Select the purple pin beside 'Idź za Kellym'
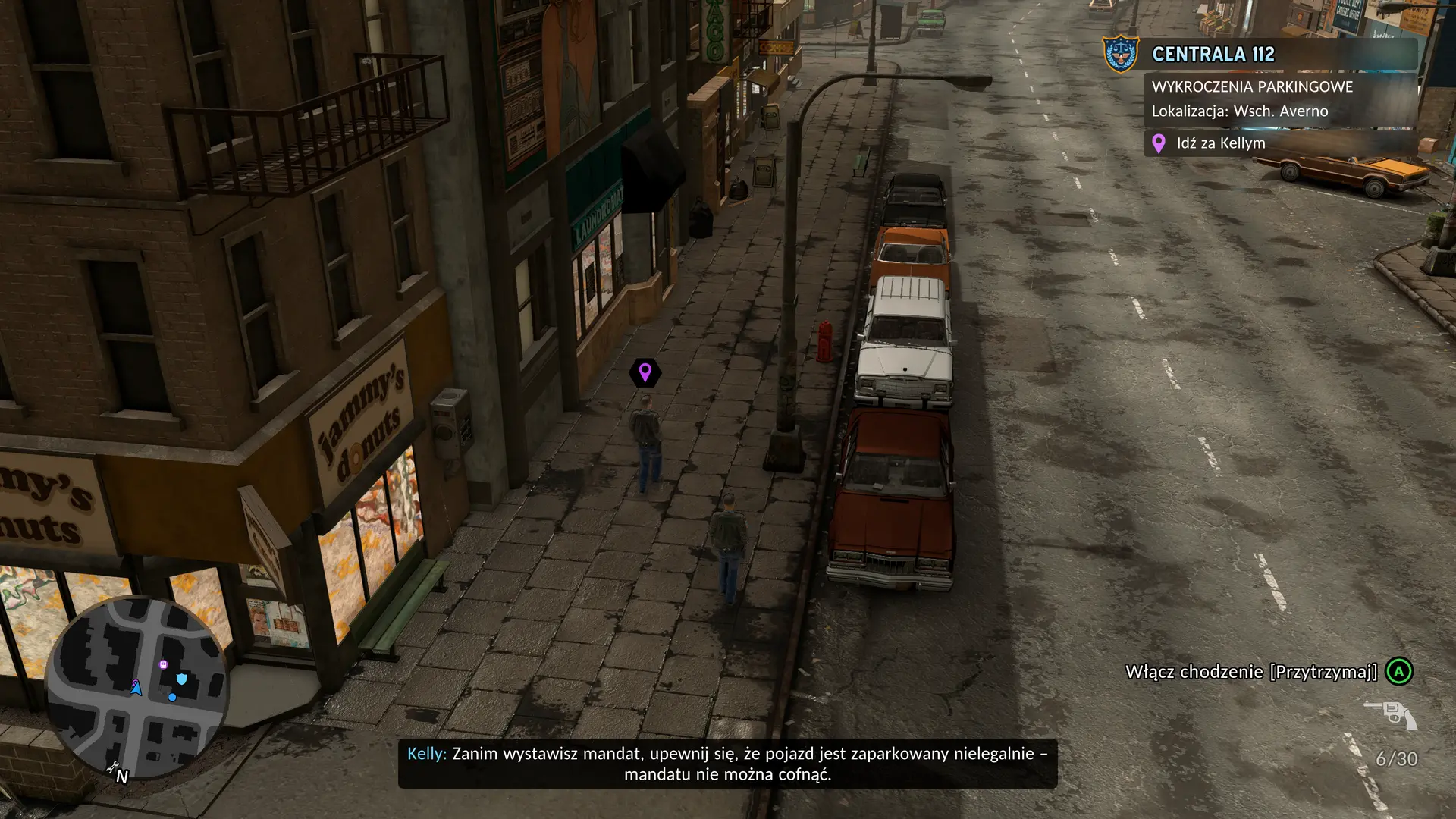This screenshot has width=1456, height=819. tap(1158, 143)
